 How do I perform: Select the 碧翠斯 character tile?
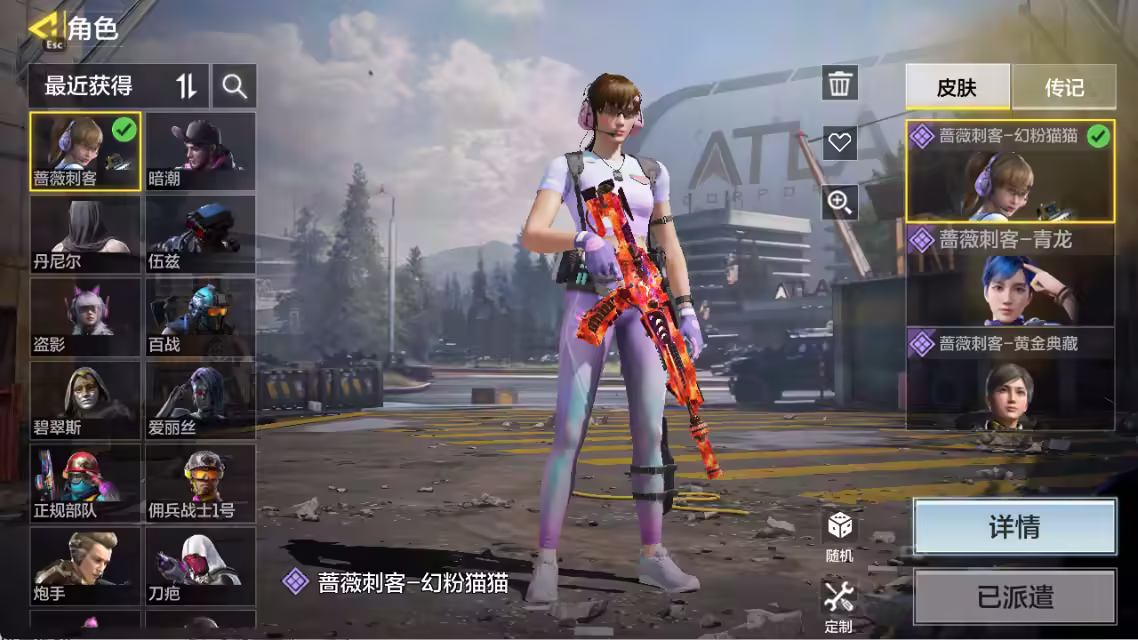tap(85, 401)
